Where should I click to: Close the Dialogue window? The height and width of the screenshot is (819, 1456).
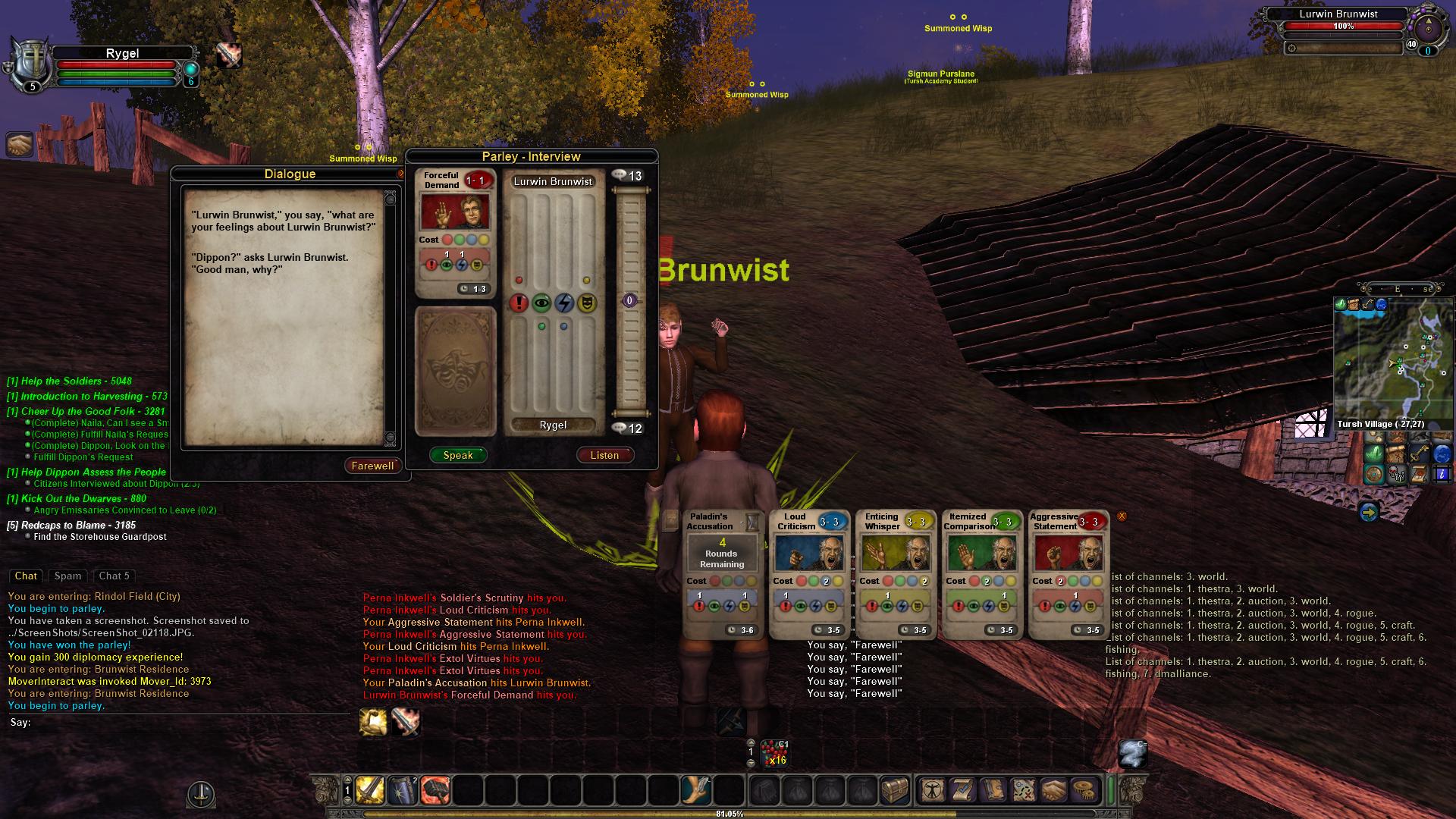point(401,174)
